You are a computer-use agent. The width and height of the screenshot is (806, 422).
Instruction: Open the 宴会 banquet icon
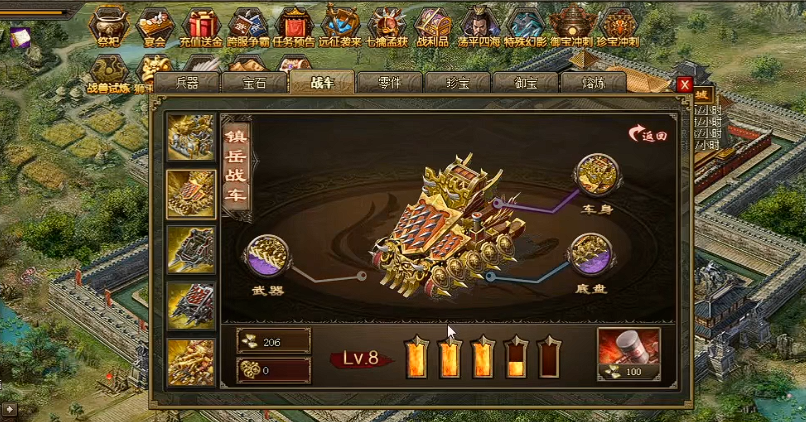click(154, 24)
